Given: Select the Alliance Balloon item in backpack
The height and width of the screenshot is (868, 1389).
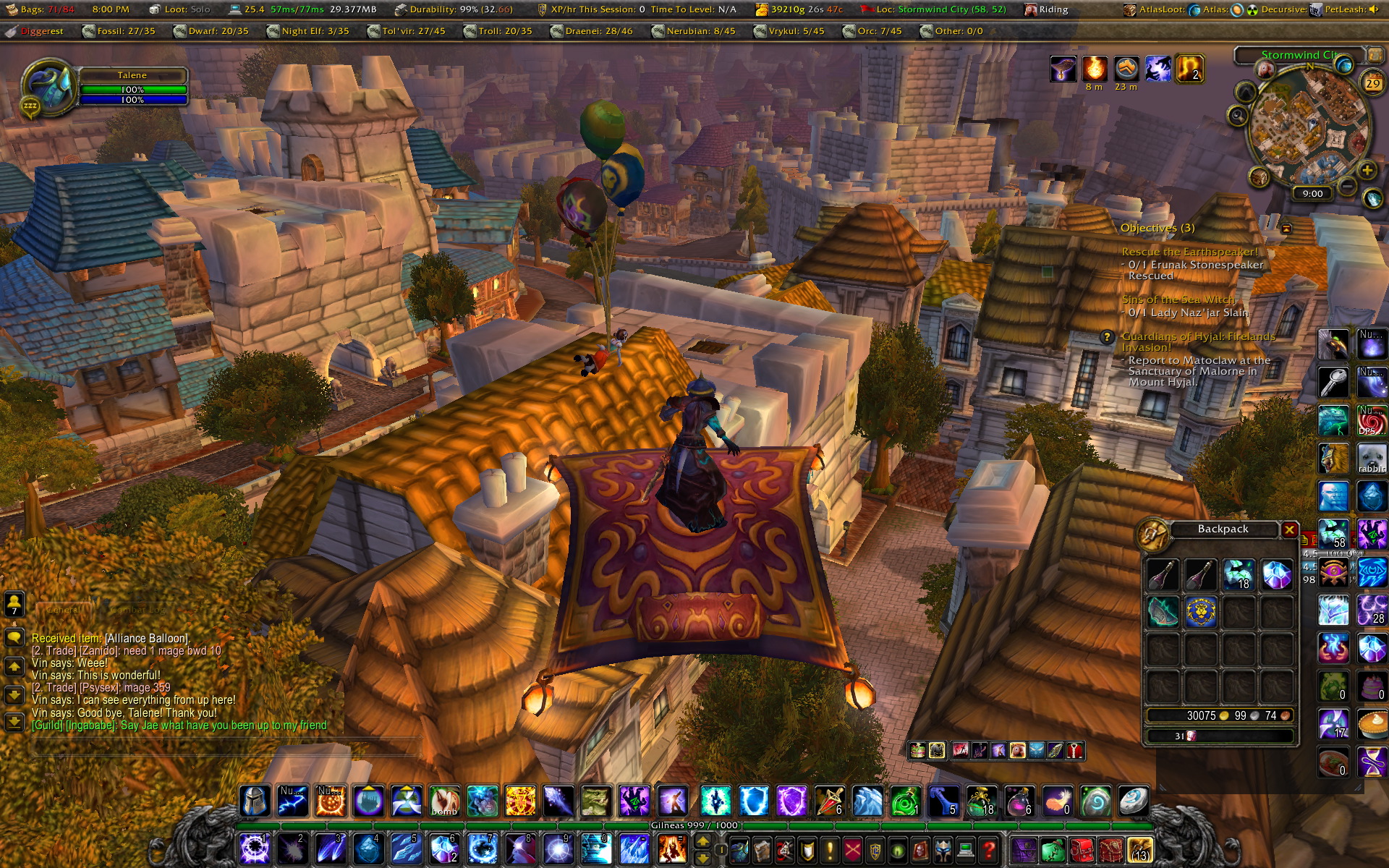Looking at the screenshot, I should (x=1201, y=612).
